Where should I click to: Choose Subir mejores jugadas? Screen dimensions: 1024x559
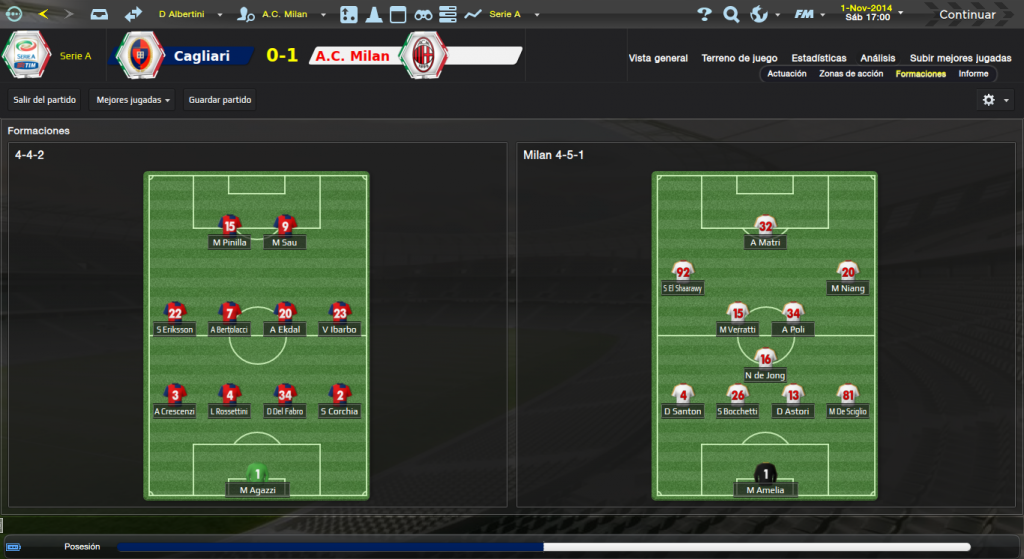[960, 58]
